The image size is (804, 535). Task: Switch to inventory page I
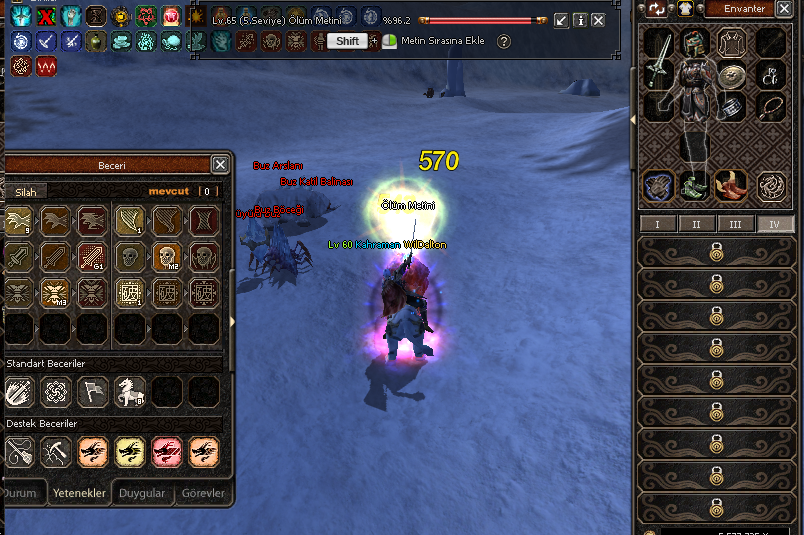pos(657,224)
